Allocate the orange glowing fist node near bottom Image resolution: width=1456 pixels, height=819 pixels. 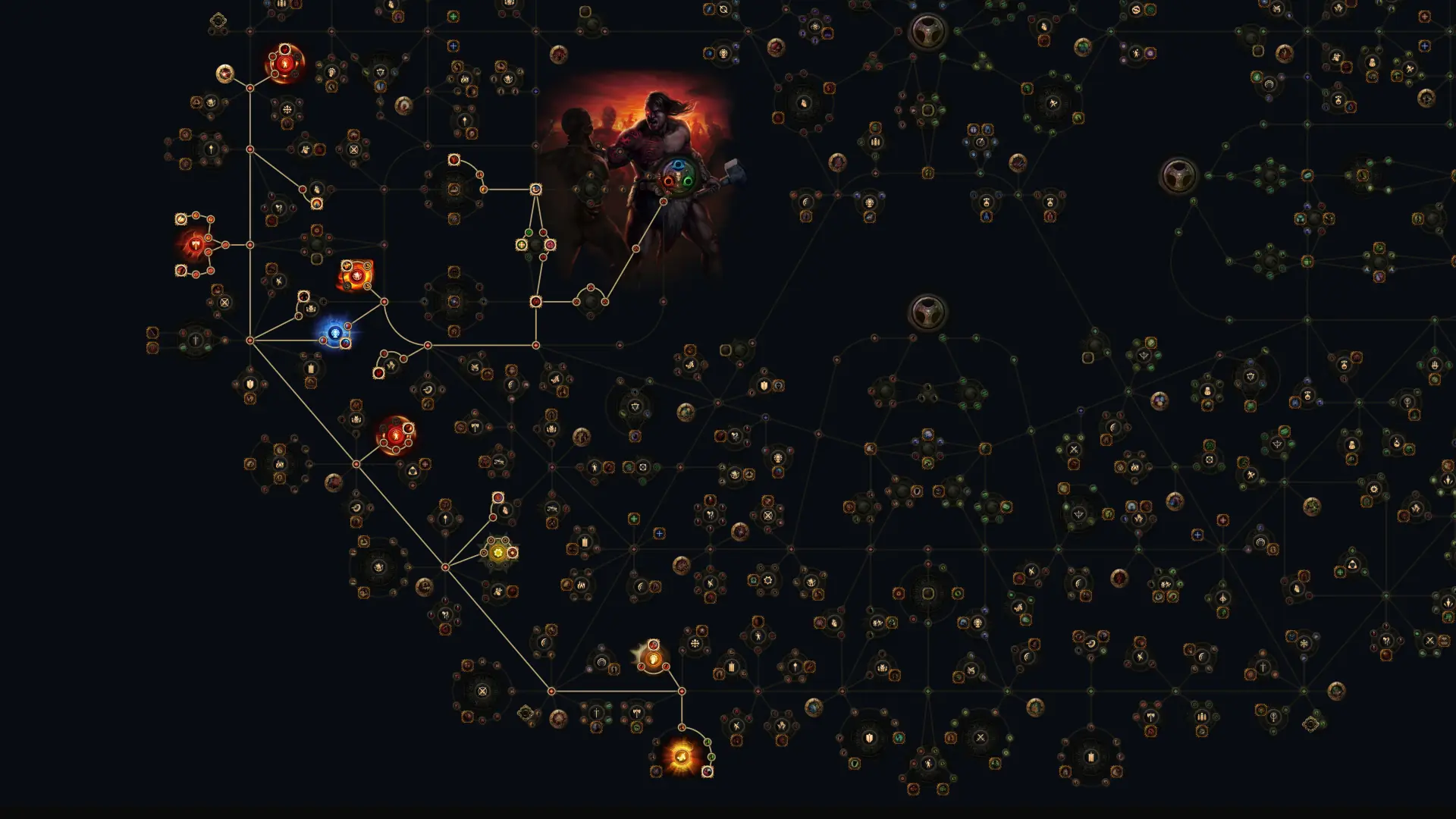[x=652, y=661]
